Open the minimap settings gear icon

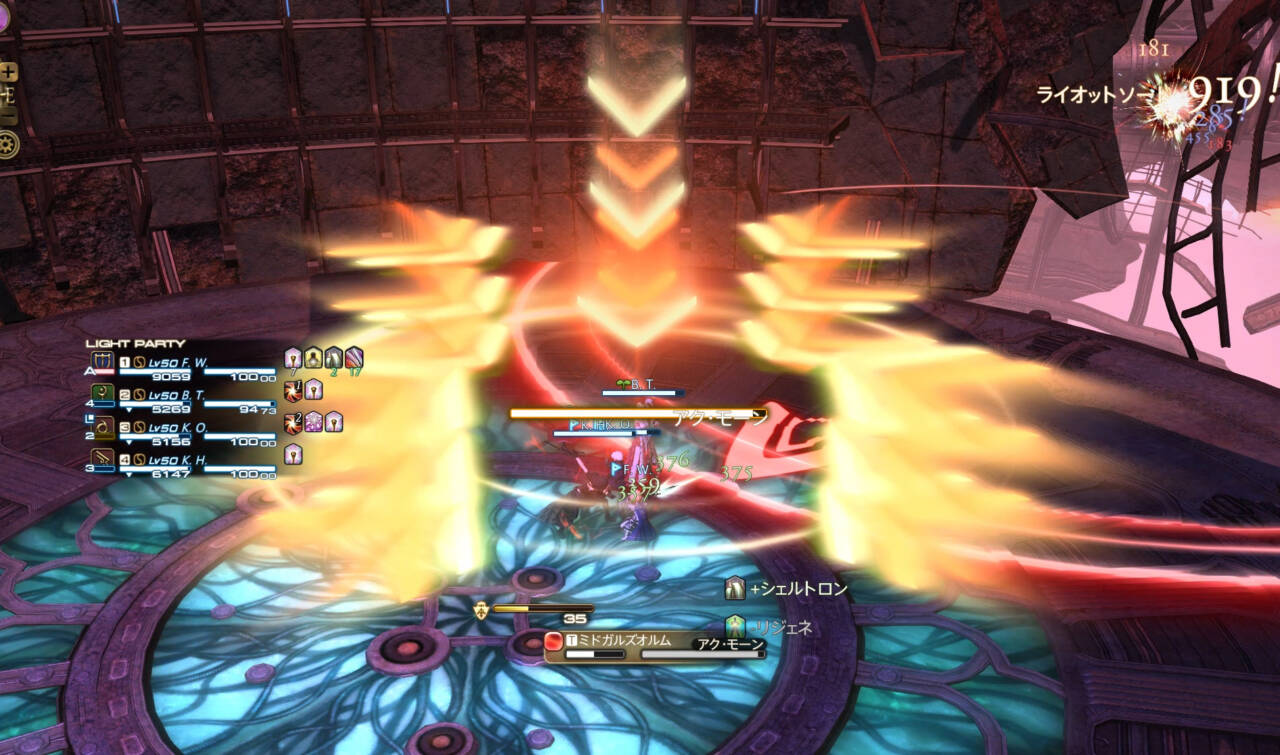pos(6,143)
